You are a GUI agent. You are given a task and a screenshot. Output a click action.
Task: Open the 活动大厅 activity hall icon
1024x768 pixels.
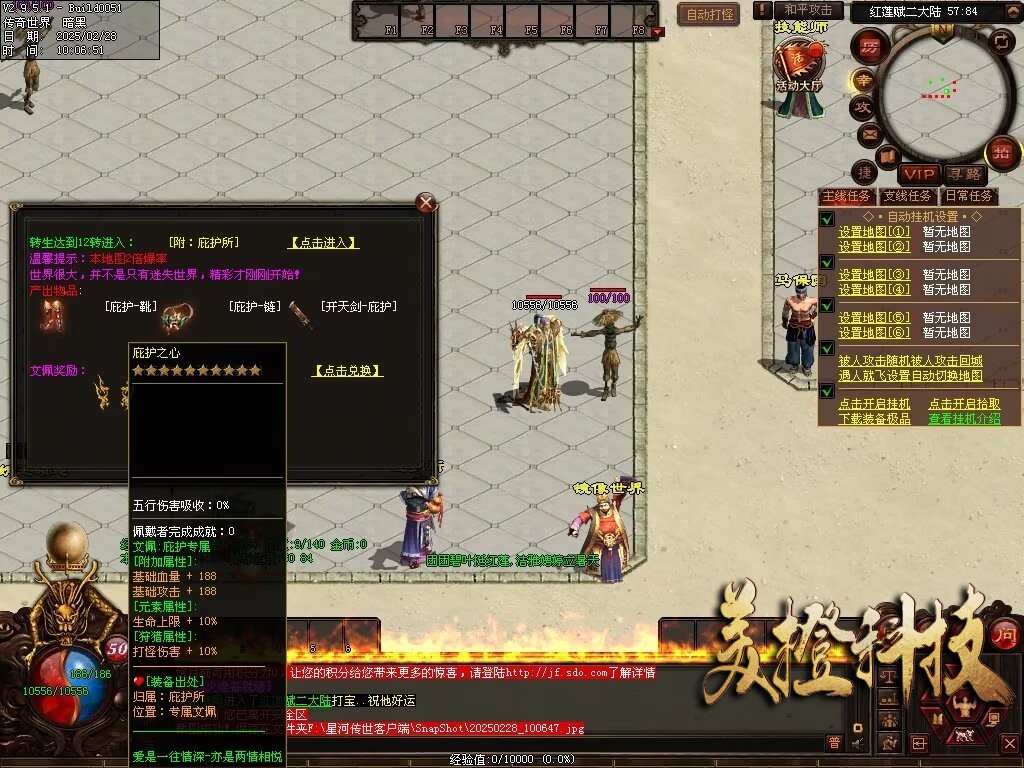799,70
